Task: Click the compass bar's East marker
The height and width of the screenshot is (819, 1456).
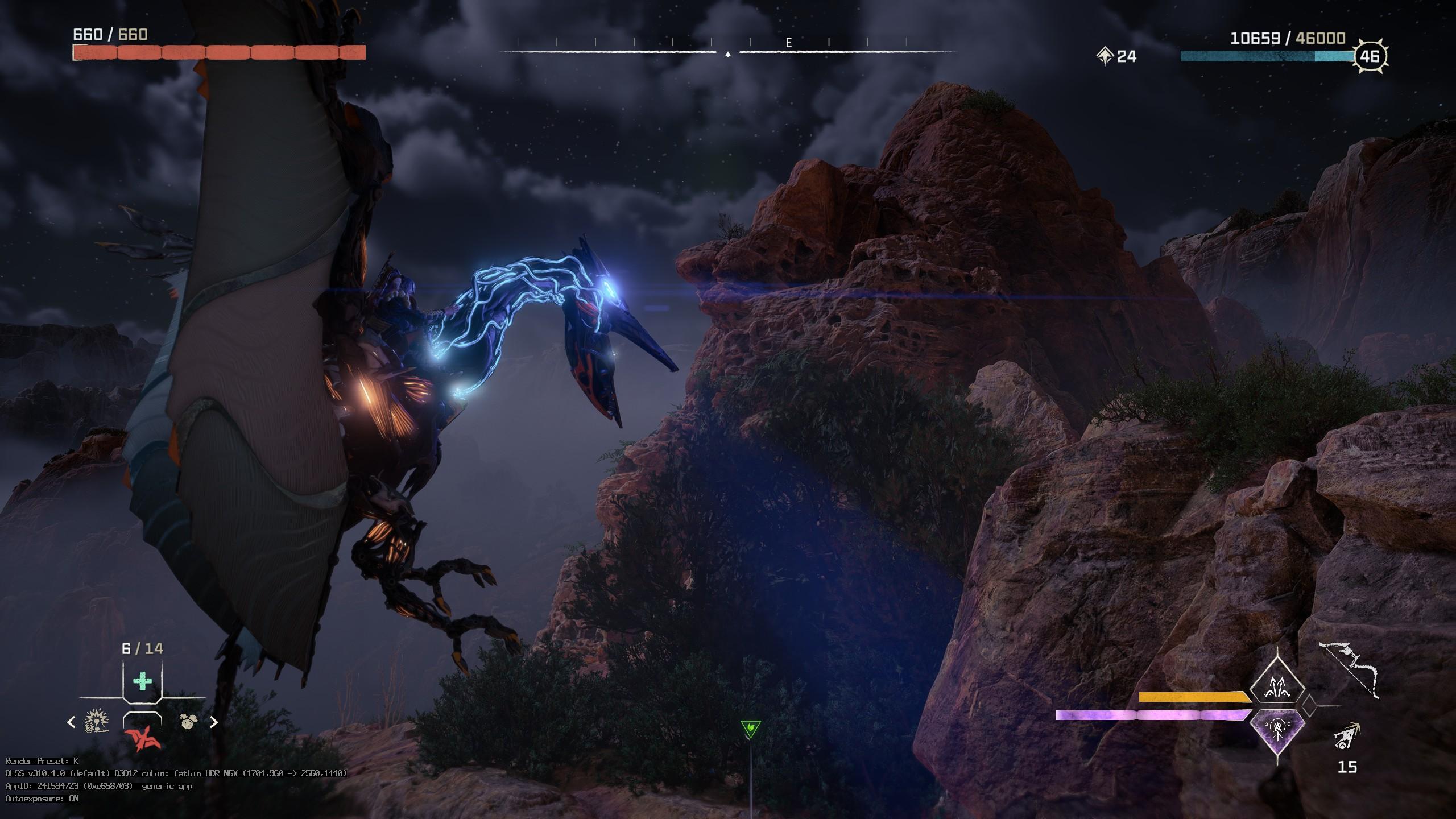Action: [789, 43]
